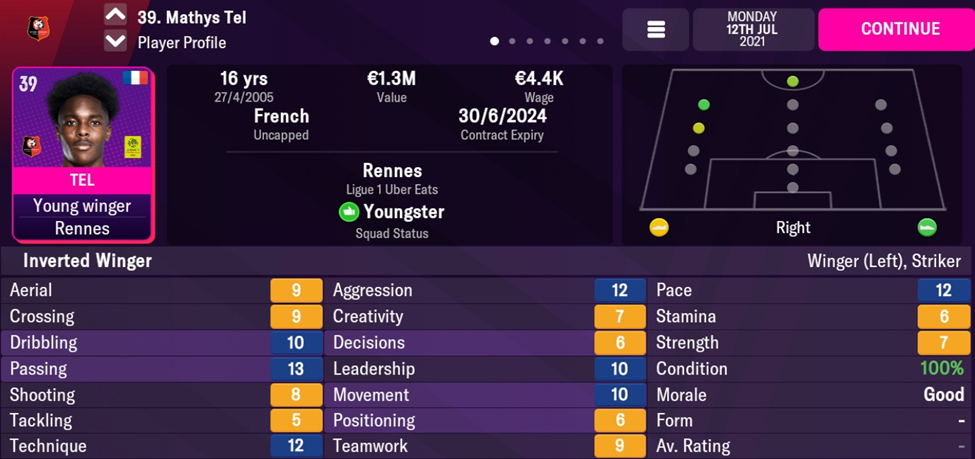Image resolution: width=975 pixels, height=459 pixels.
Task: Go to next player with down arrow
Action: (116, 41)
